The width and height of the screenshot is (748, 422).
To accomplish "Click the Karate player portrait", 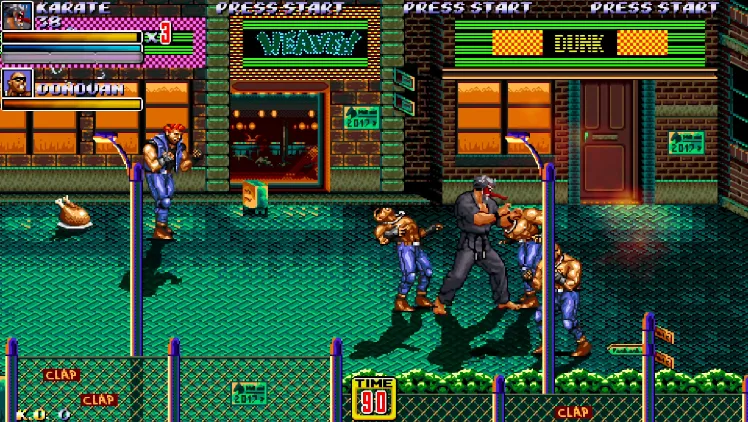I will (x=17, y=15).
